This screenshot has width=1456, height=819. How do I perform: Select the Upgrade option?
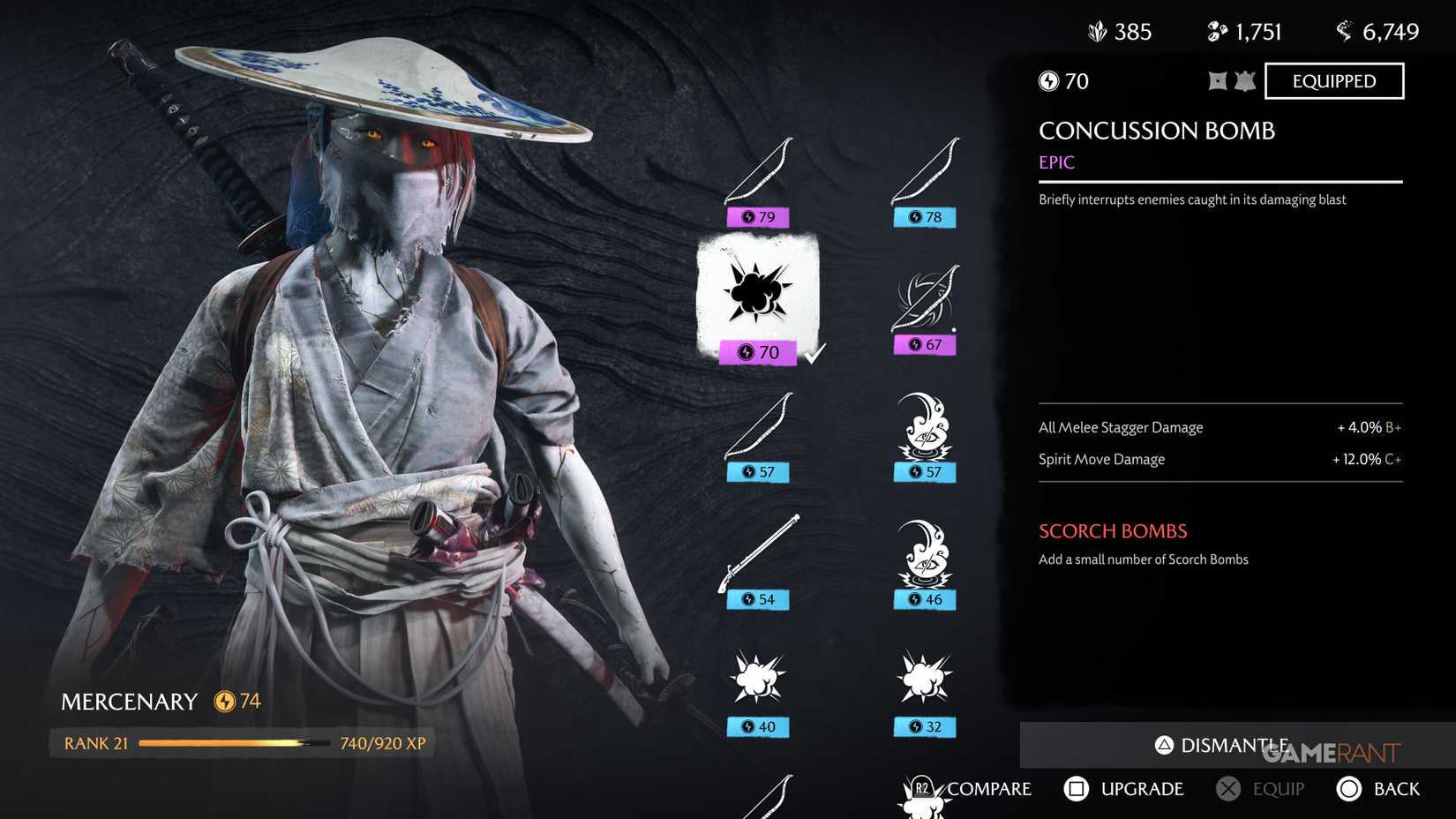pos(1125,788)
